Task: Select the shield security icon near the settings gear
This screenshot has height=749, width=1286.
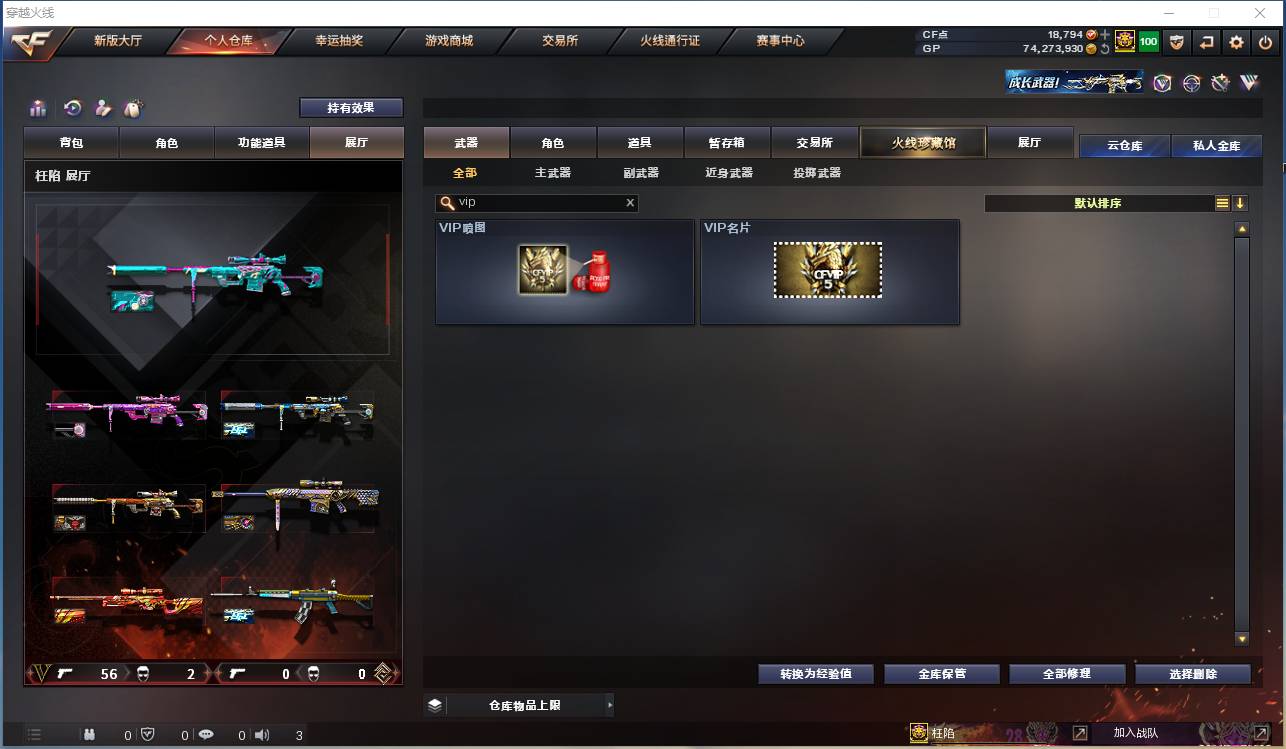Action: click(x=1178, y=42)
